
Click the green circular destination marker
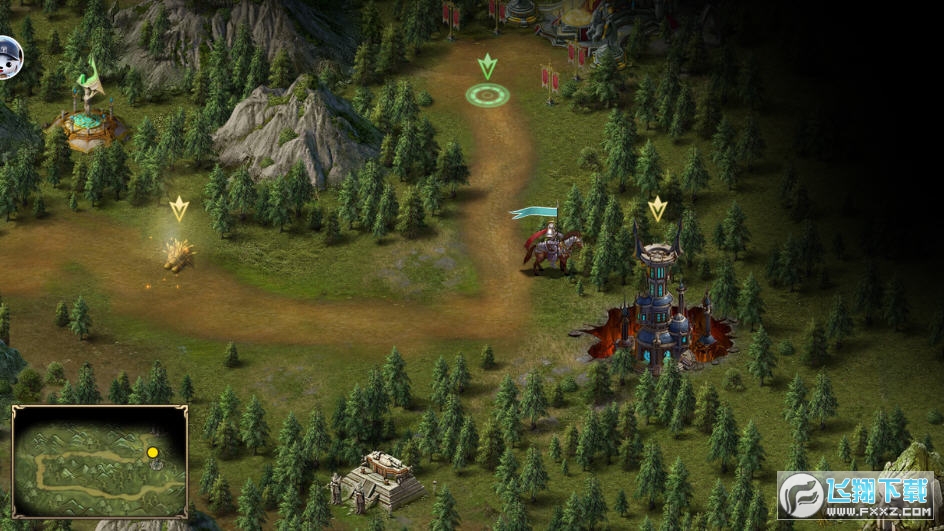[487, 95]
